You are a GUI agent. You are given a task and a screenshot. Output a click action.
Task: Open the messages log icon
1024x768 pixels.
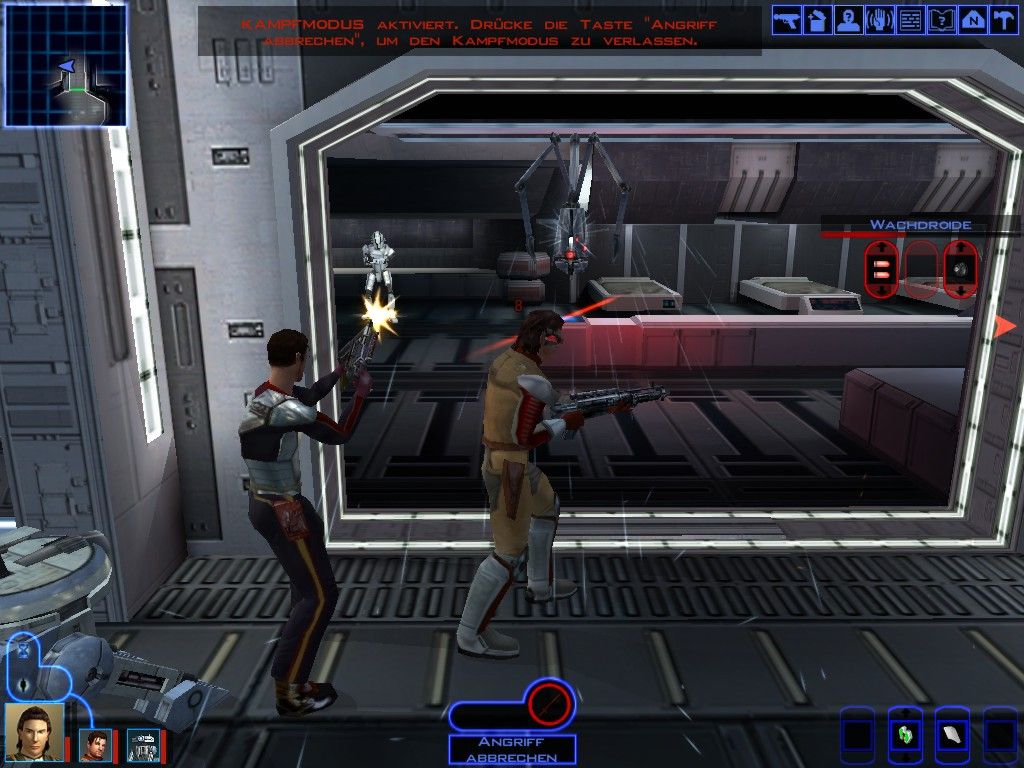[x=910, y=21]
